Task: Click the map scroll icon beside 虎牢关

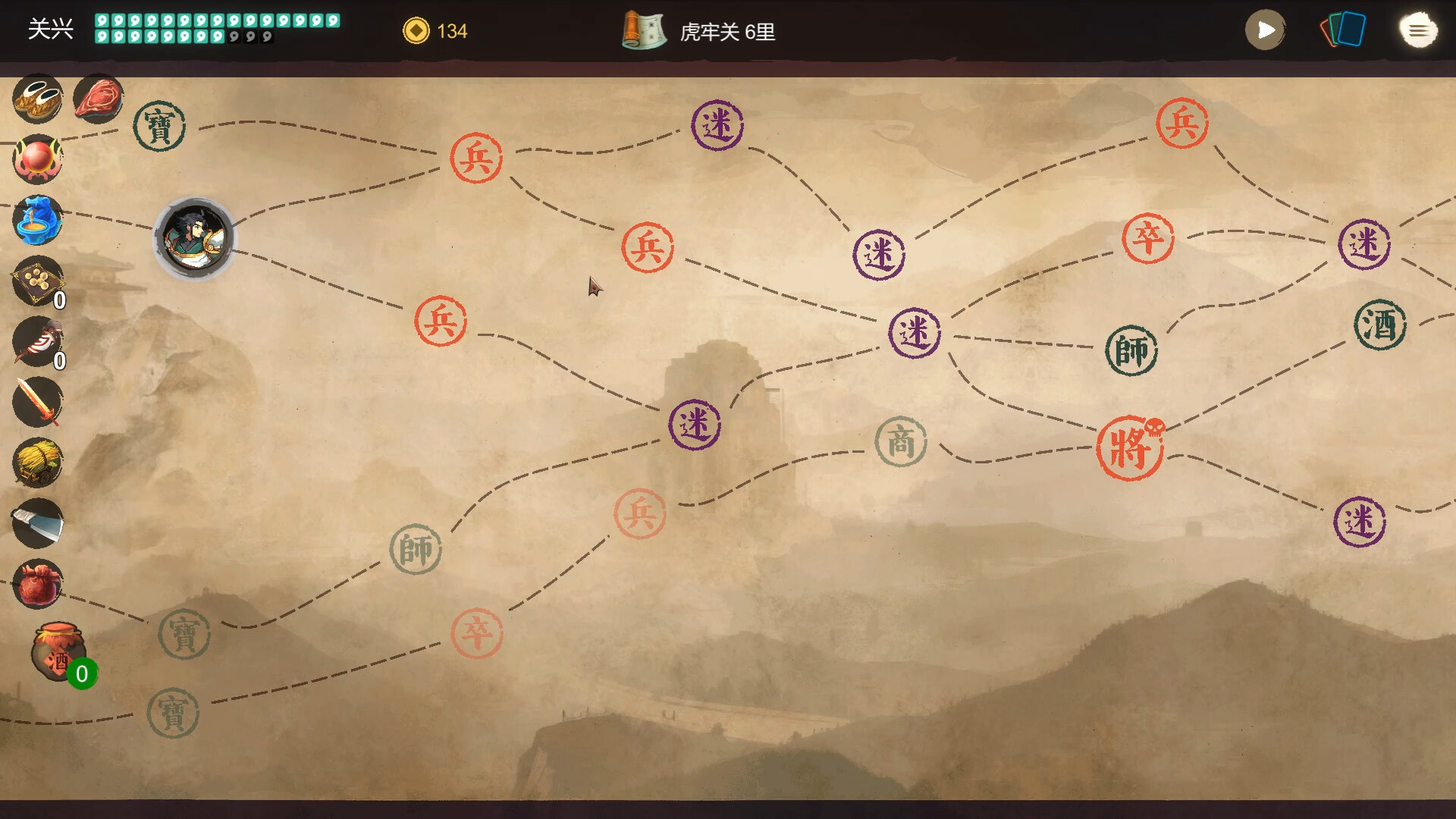Action: click(x=644, y=32)
